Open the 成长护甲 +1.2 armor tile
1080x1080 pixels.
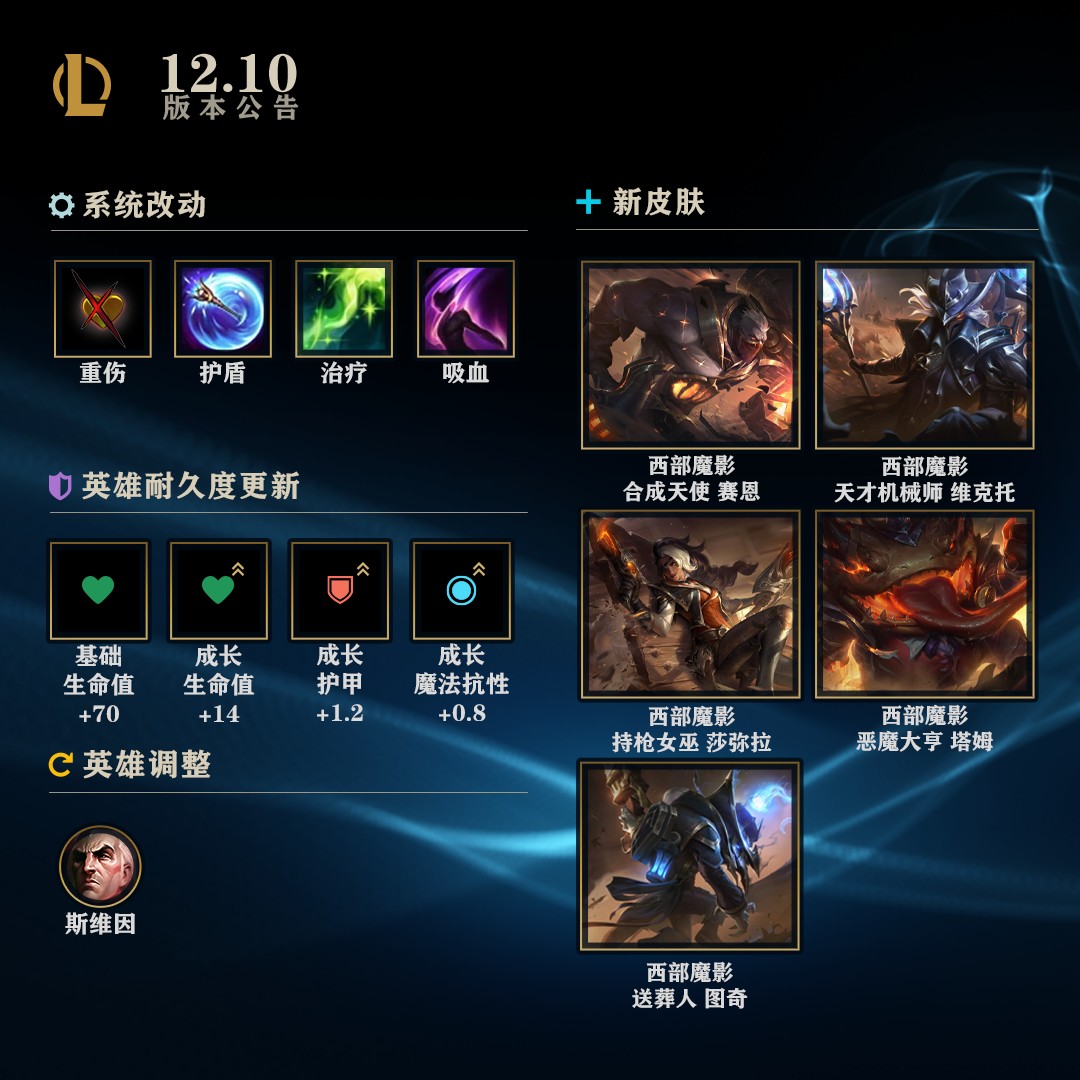pyautogui.click(x=340, y=590)
